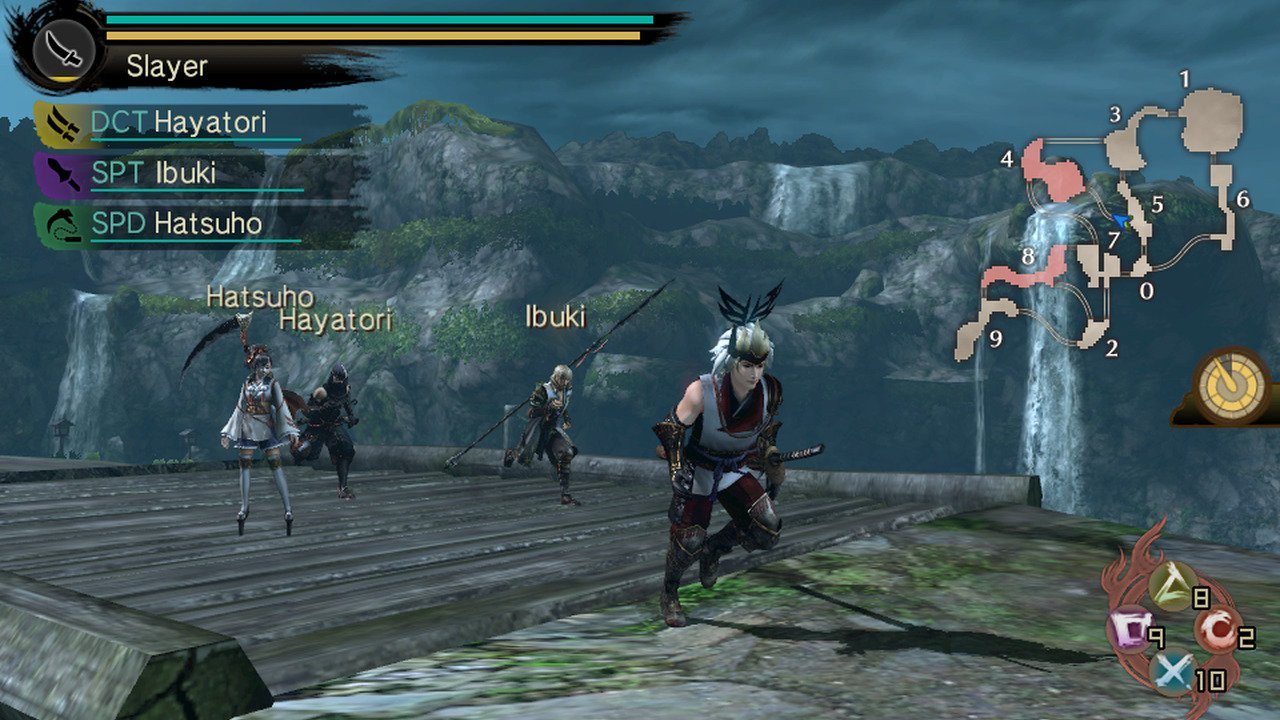Choose Ibuki's party status row
This screenshot has height=720, width=1280.
click(x=168, y=172)
